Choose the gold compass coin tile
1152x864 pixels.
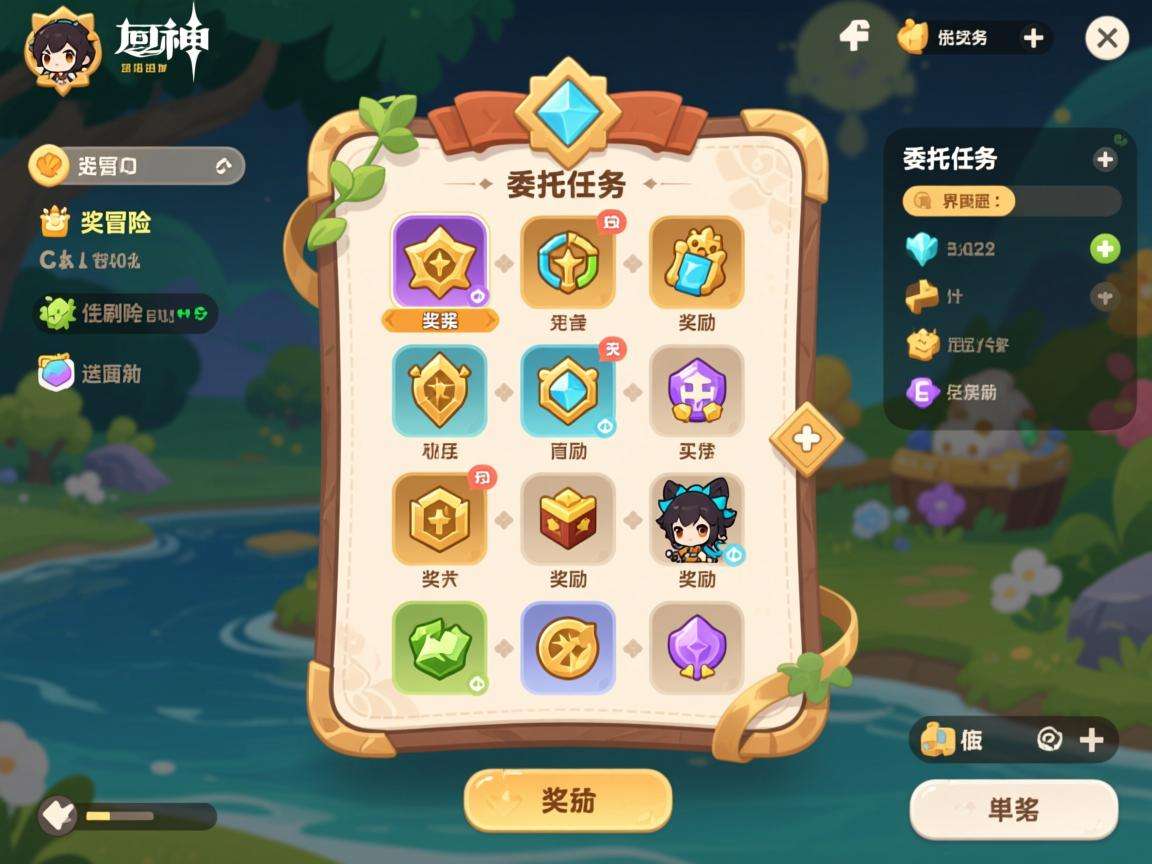click(568, 647)
